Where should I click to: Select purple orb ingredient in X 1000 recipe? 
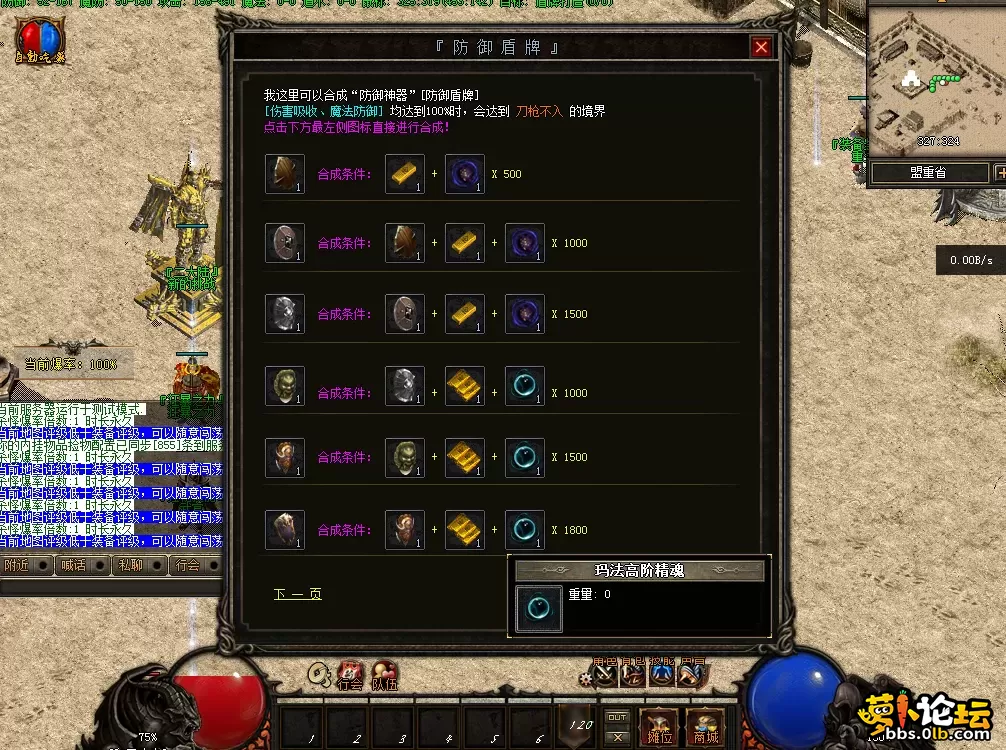[525, 243]
